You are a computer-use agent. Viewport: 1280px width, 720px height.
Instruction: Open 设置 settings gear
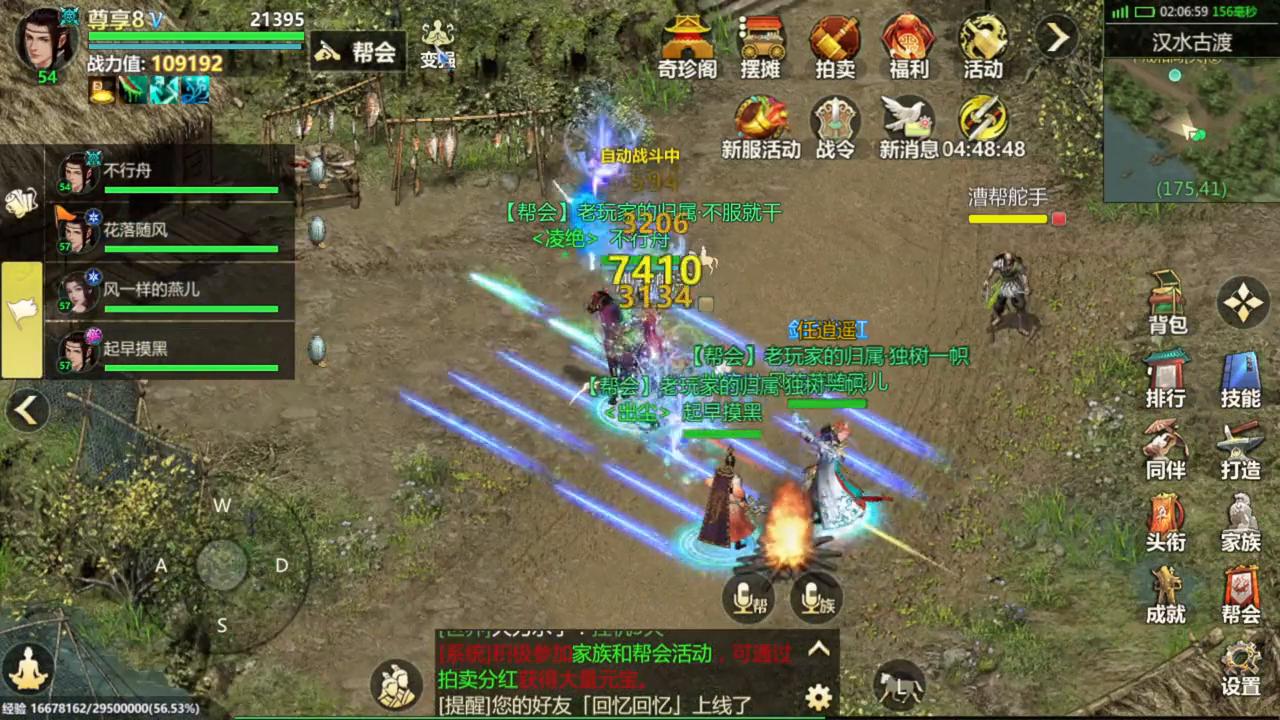coord(1241,666)
